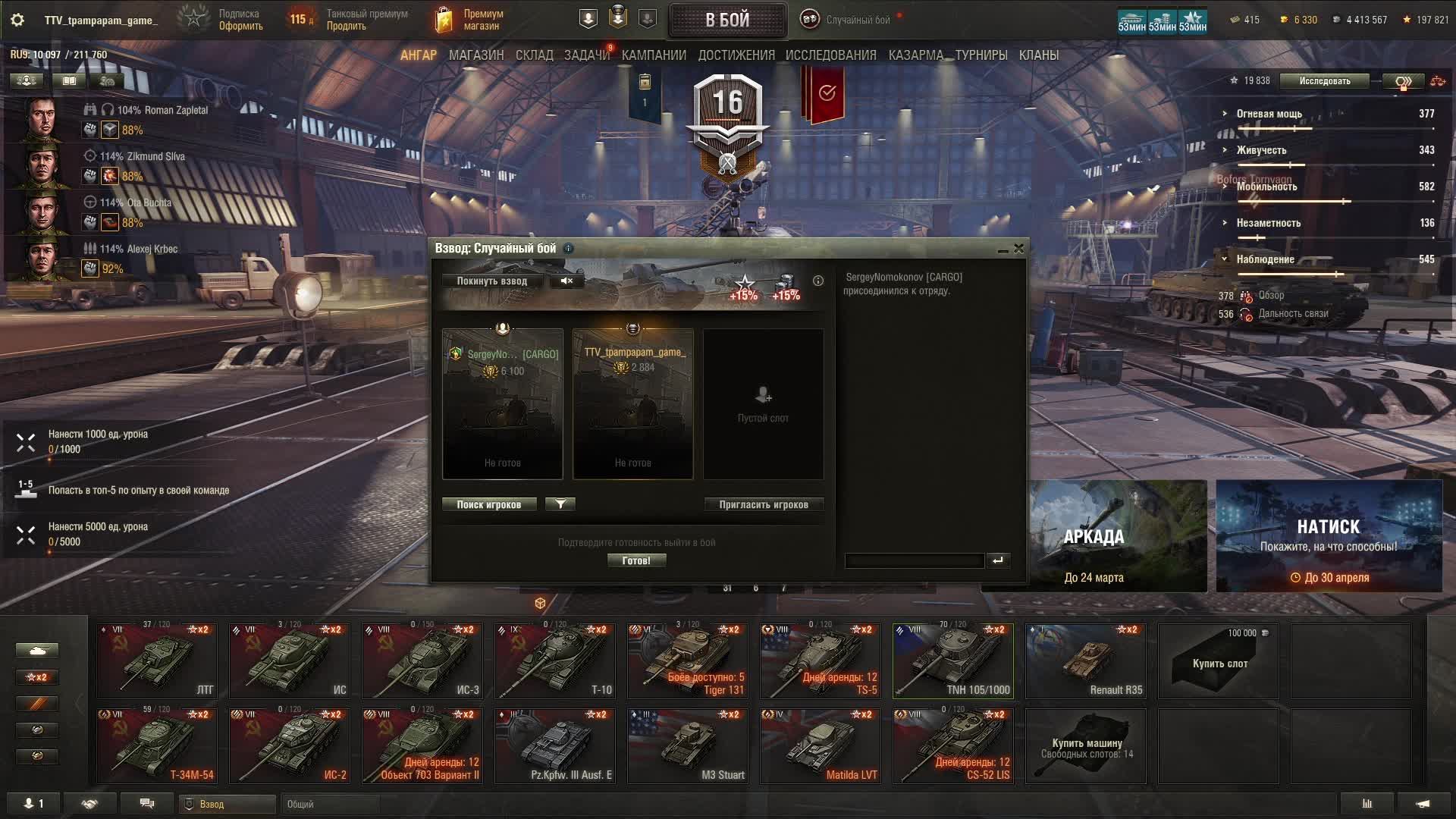
Task: Buy a new slot with Купить слот
Action: (1219, 661)
